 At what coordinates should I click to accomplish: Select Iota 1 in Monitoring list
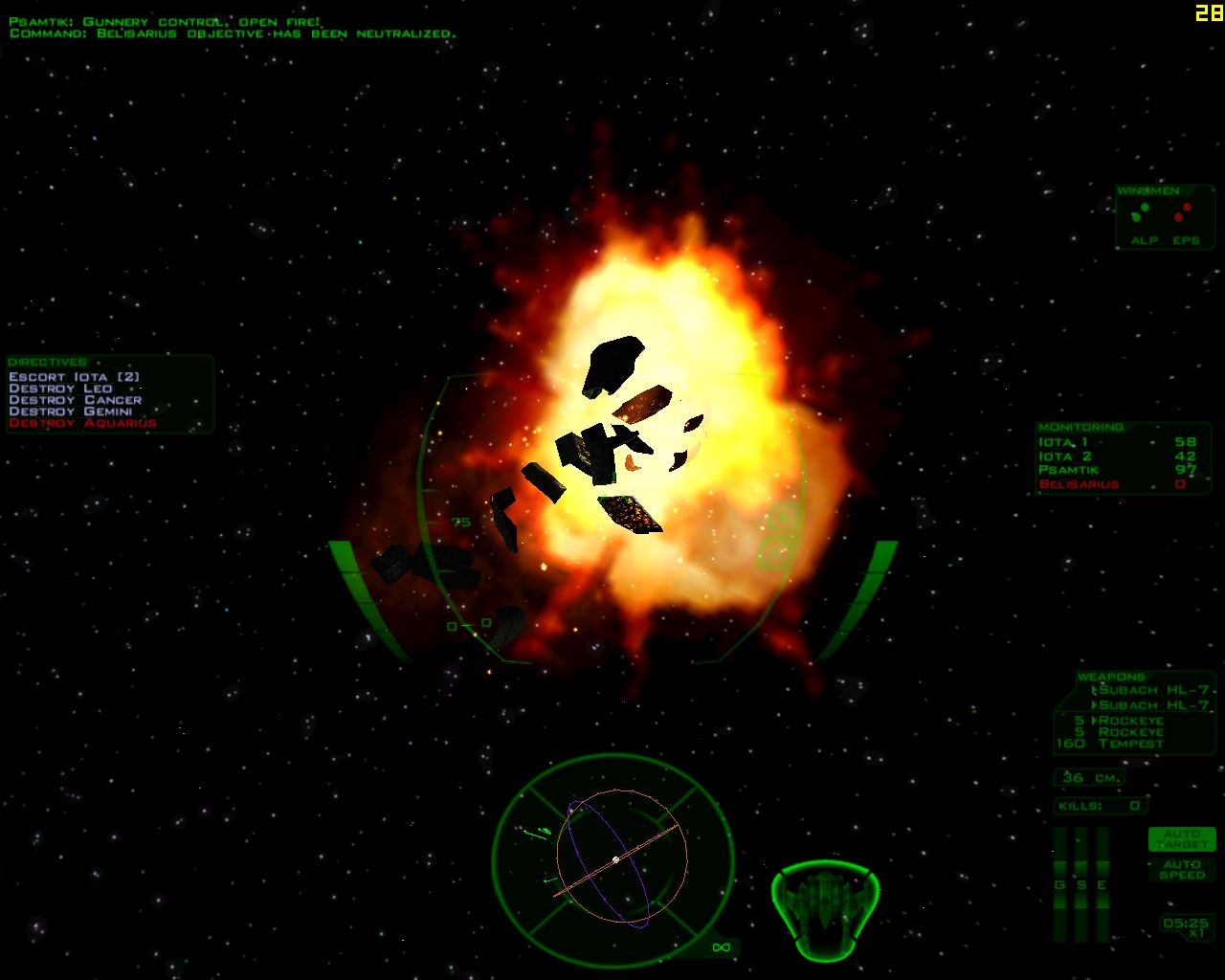1063,442
